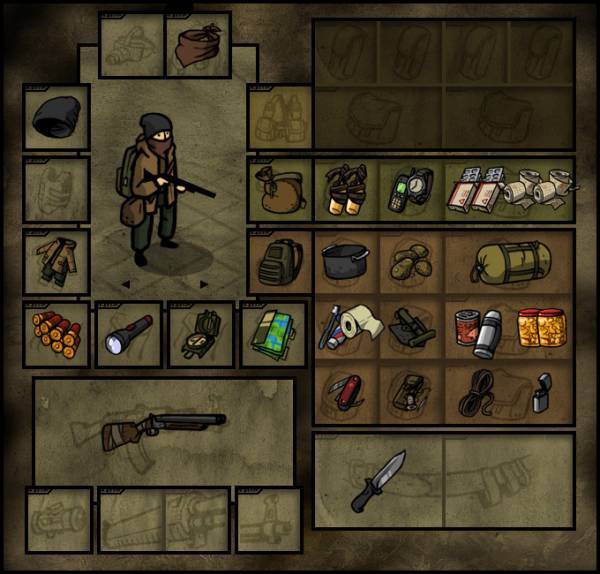Pick the shotgun shells ammo slot
Image resolution: width=600 pixels, height=574 pixels.
coord(56,333)
